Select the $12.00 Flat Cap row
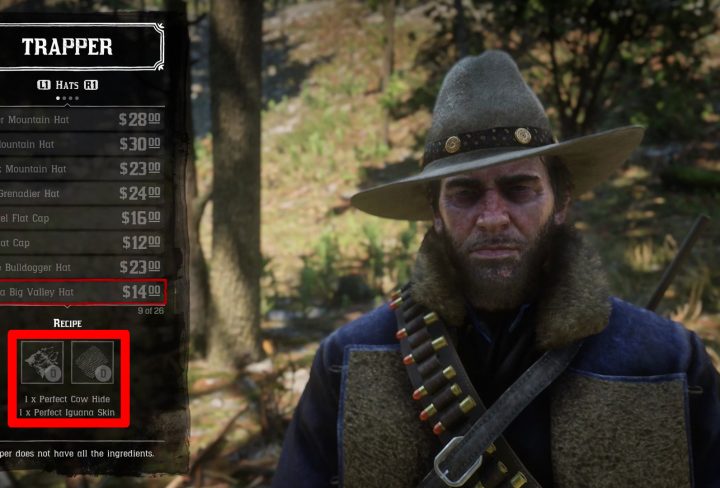 tap(82, 242)
